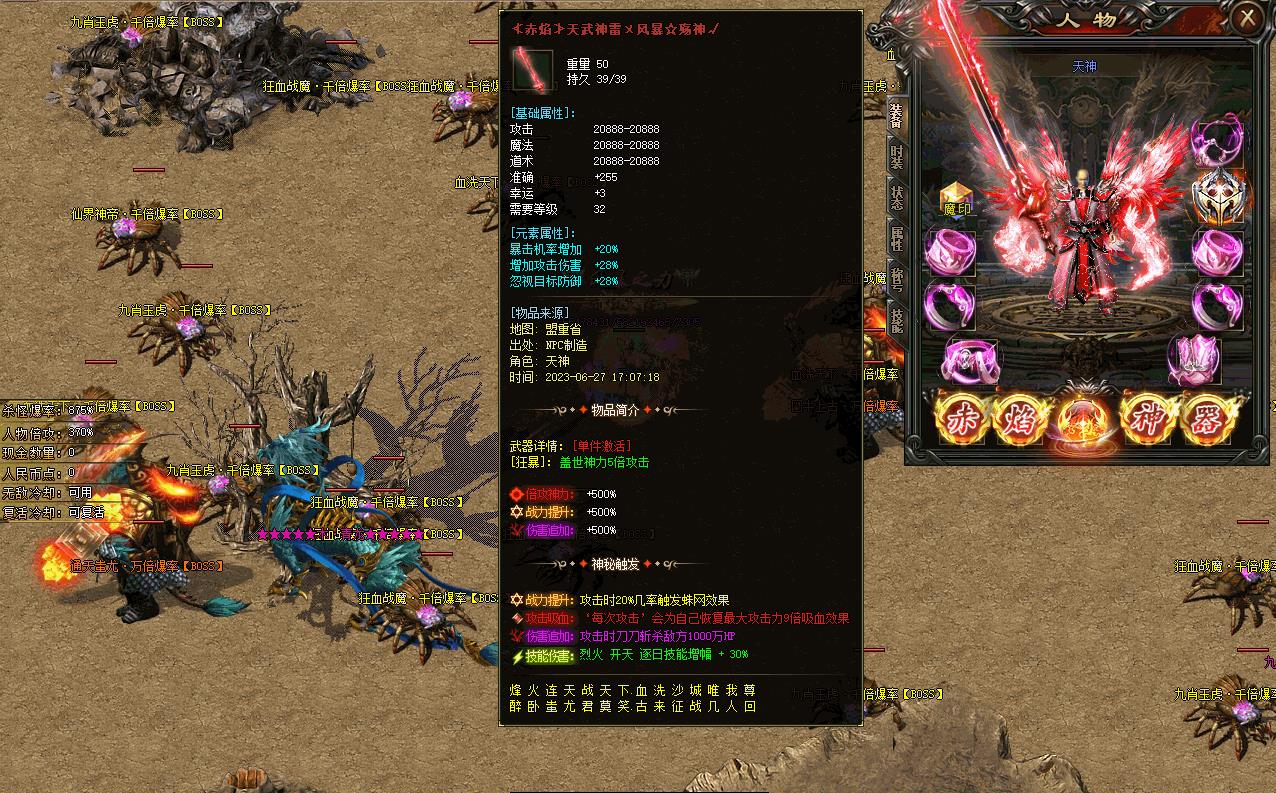Select the equipped necklace slot at top right

[1218, 139]
